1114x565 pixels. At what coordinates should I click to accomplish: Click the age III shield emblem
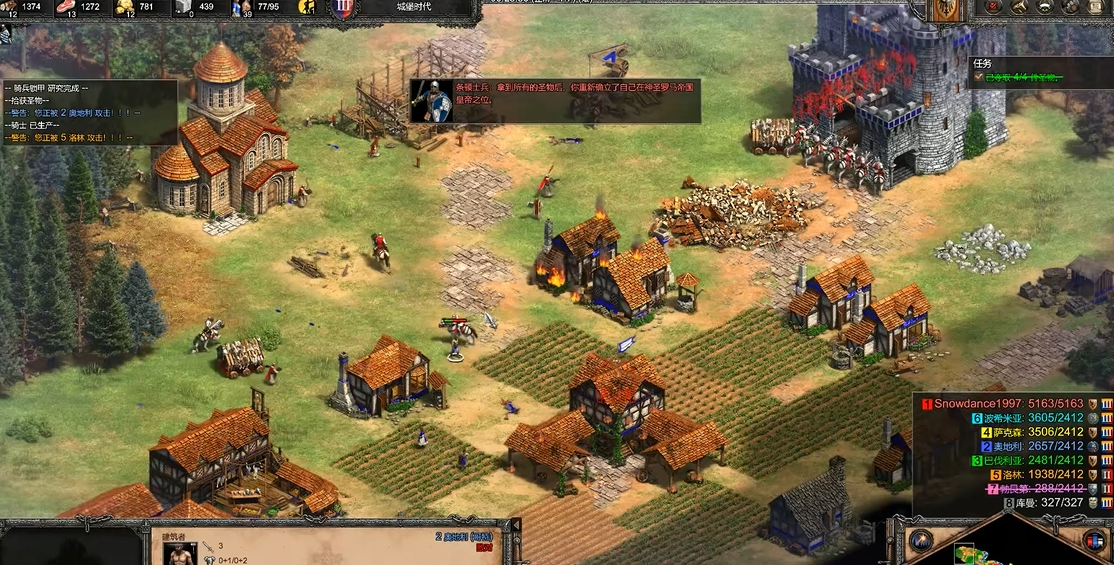point(343,9)
